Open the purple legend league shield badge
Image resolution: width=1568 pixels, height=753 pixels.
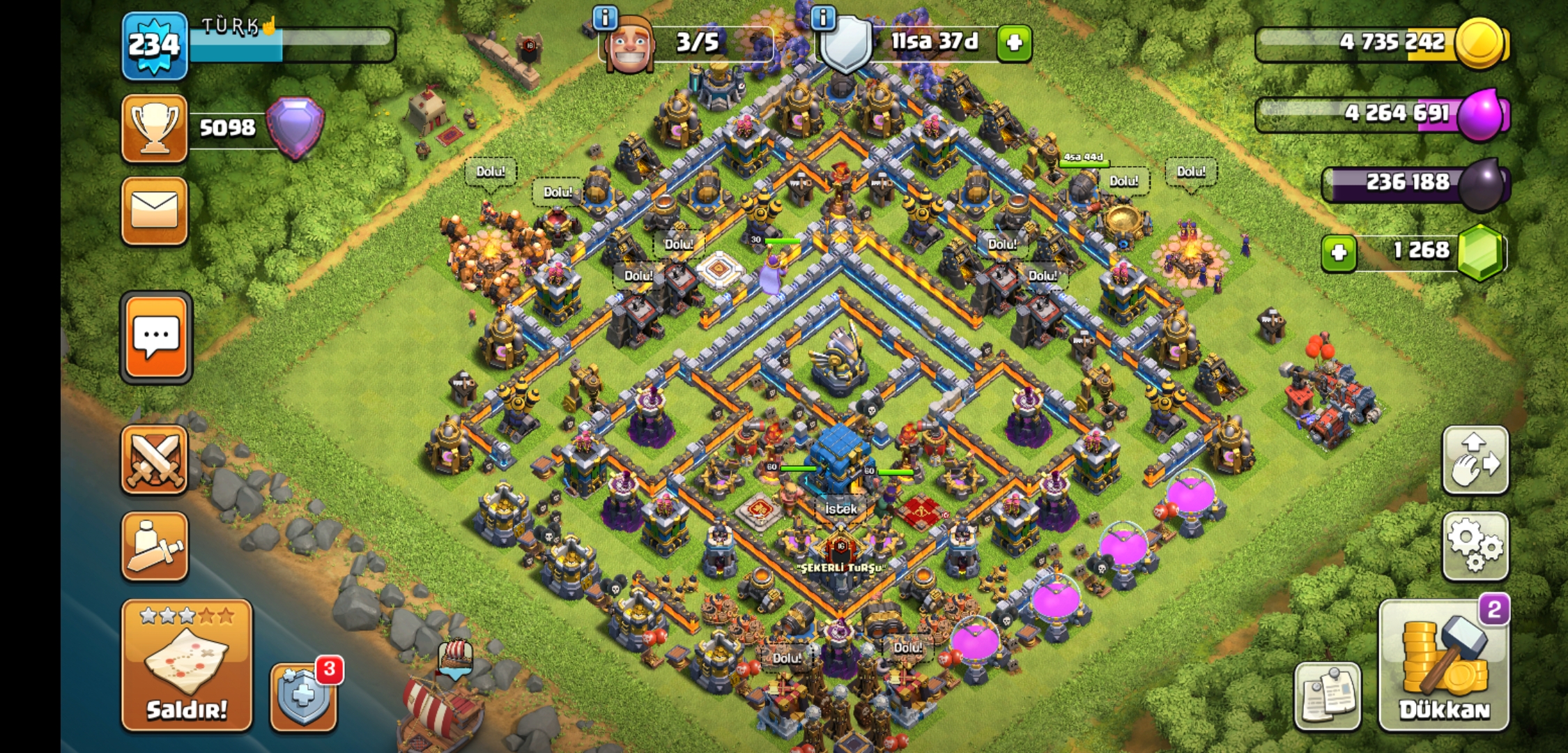coord(295,127)
